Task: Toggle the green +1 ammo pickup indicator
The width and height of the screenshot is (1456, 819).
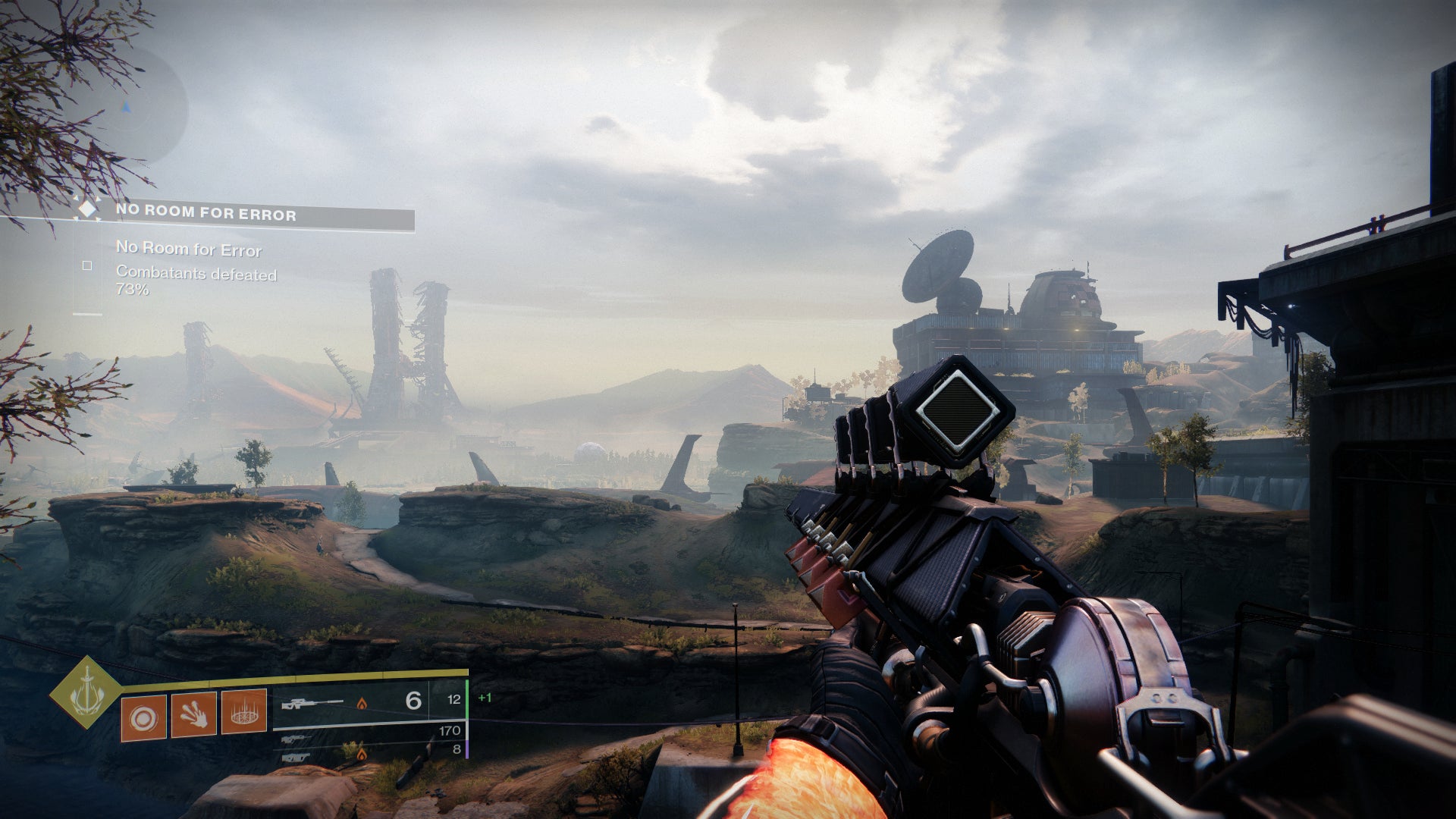Action: [485, 699]
